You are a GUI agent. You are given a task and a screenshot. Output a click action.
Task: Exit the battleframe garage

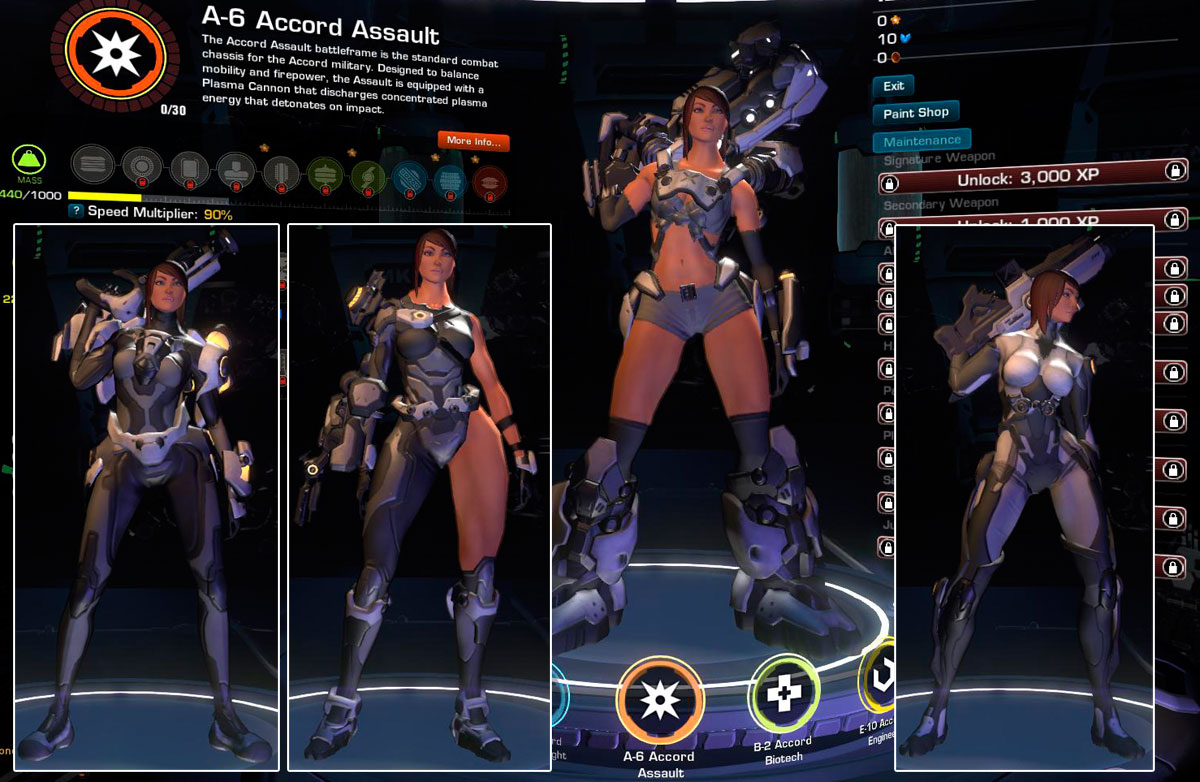tap(893, 86)
